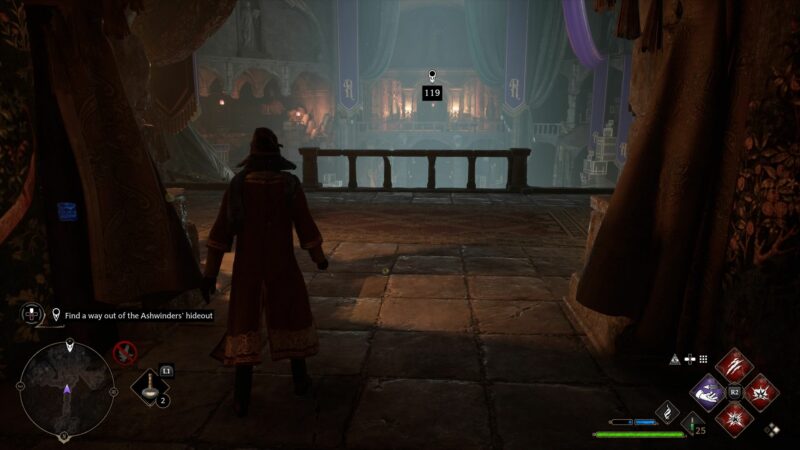Activate the purple hand force spell

coord(708,393)
